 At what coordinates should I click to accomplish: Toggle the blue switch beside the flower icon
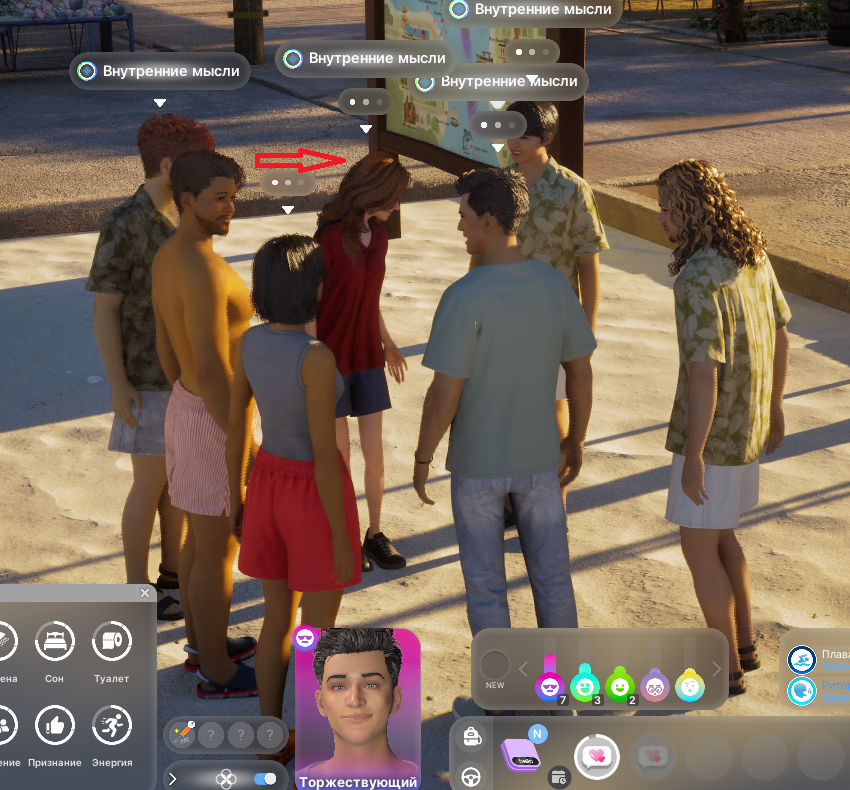point(265,778)
